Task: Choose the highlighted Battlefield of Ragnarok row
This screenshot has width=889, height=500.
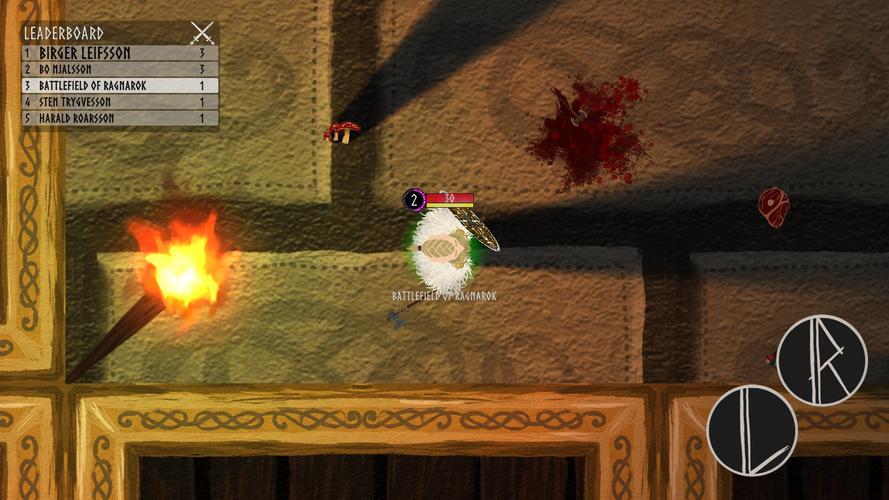Action: [x=120, y=86]
